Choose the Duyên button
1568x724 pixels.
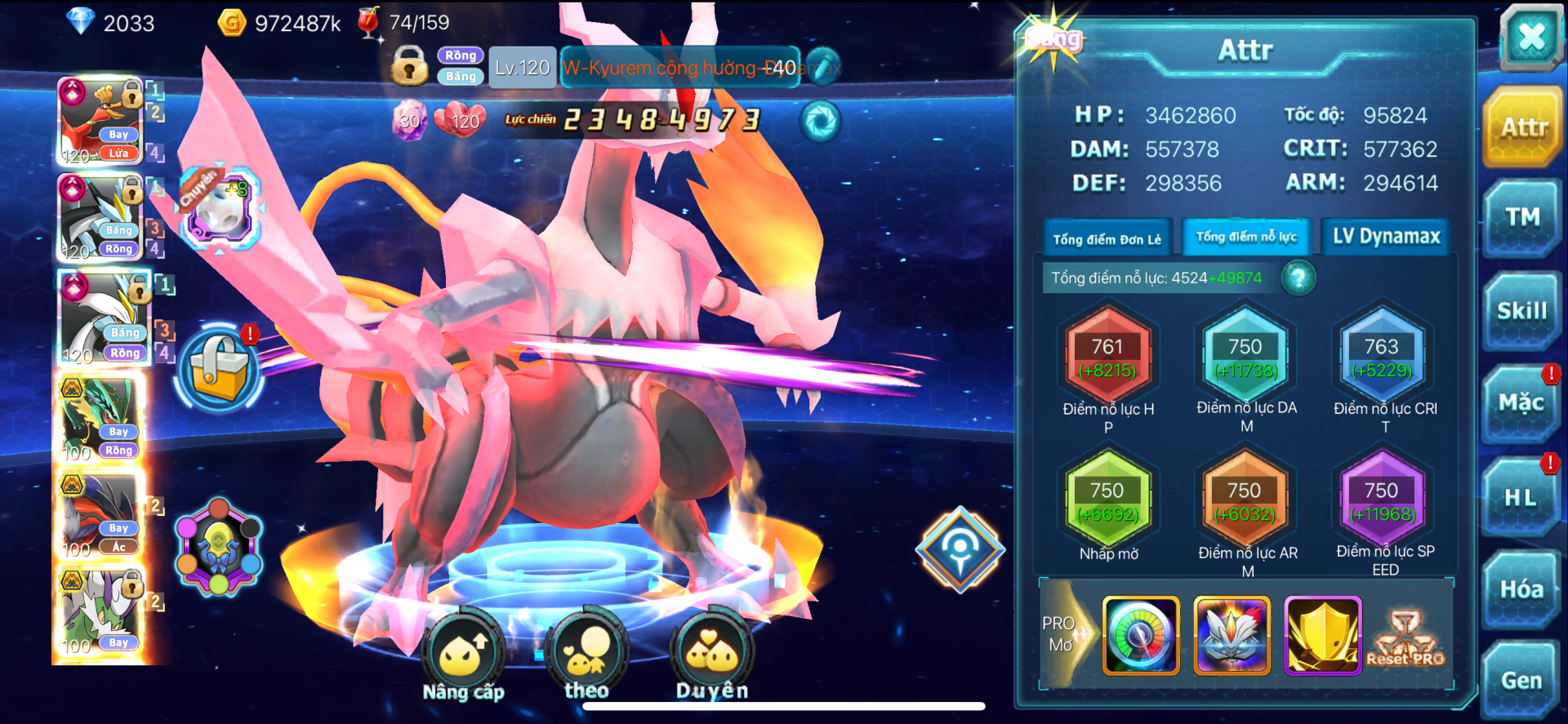[712, 655]
